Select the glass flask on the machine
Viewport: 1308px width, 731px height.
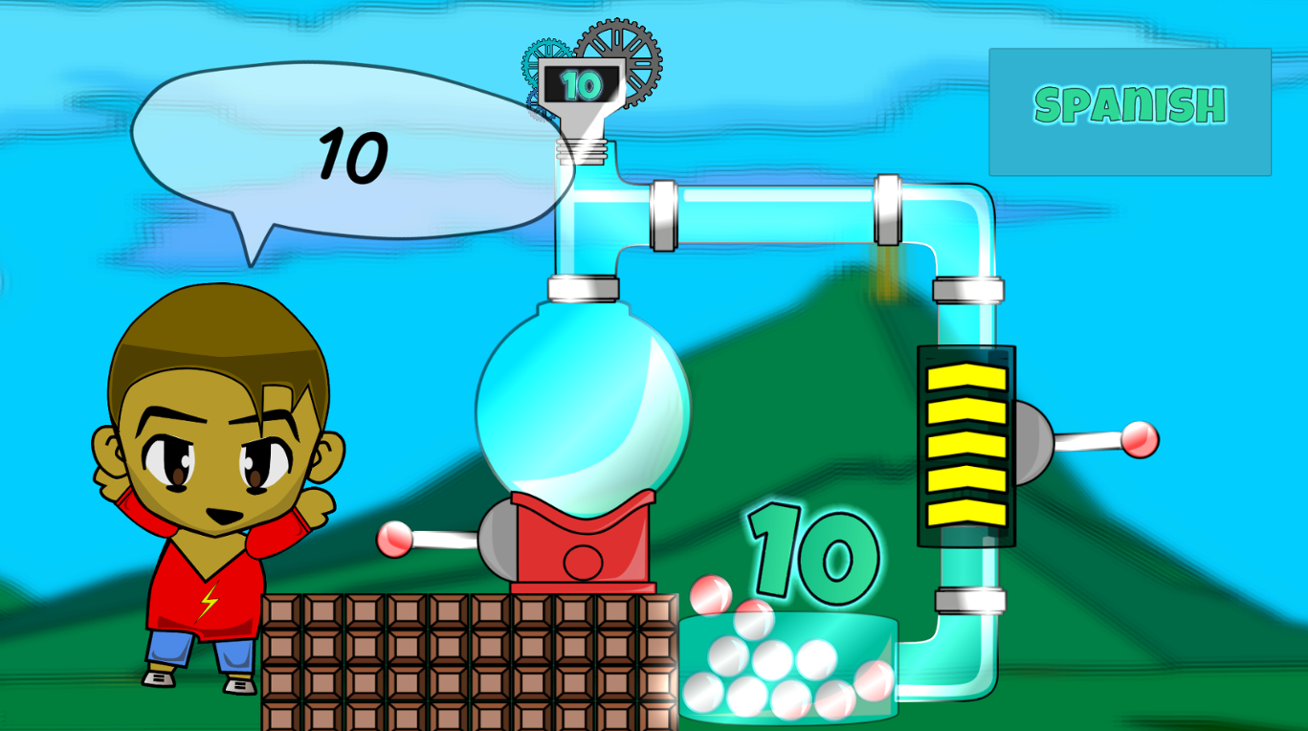(583, 400)
